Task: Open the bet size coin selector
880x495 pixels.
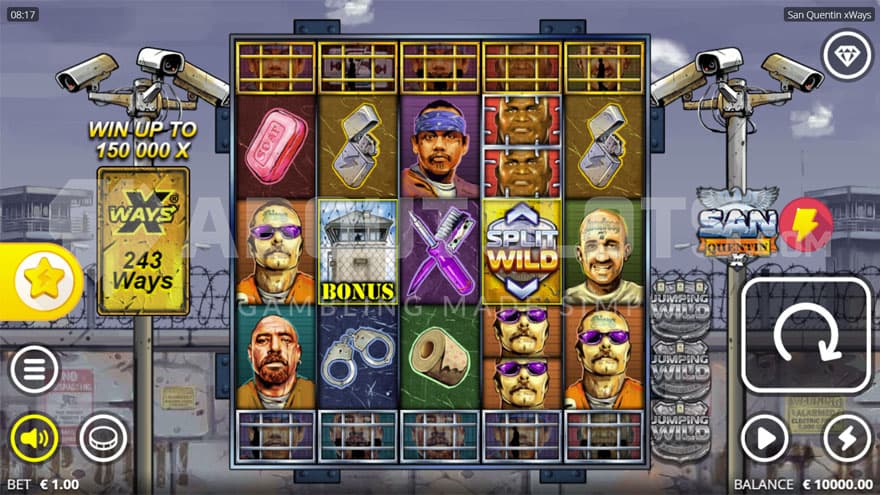Action: [103, 438]
